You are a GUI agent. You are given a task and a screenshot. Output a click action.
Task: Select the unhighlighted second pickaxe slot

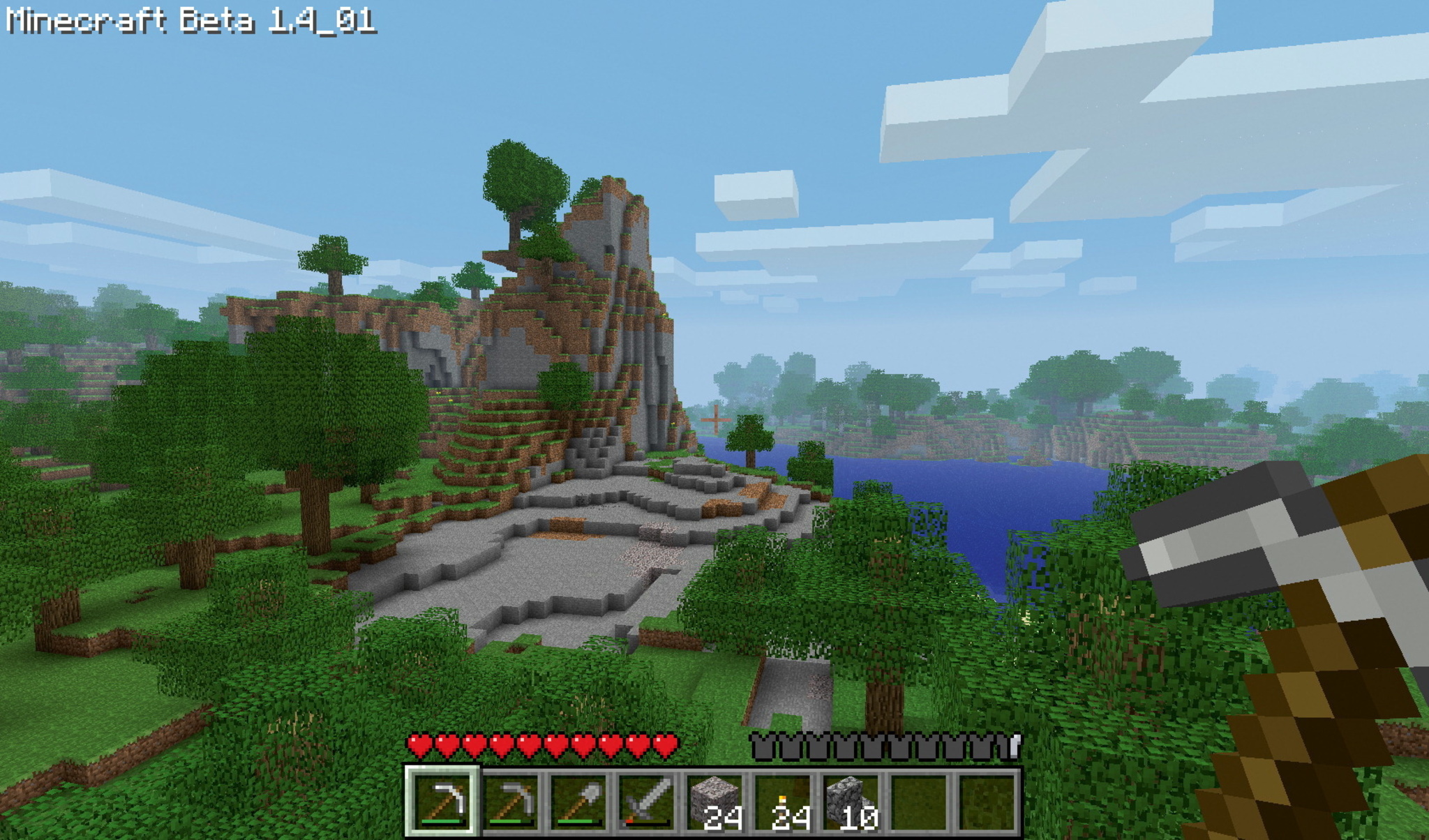tap(511, 802)
